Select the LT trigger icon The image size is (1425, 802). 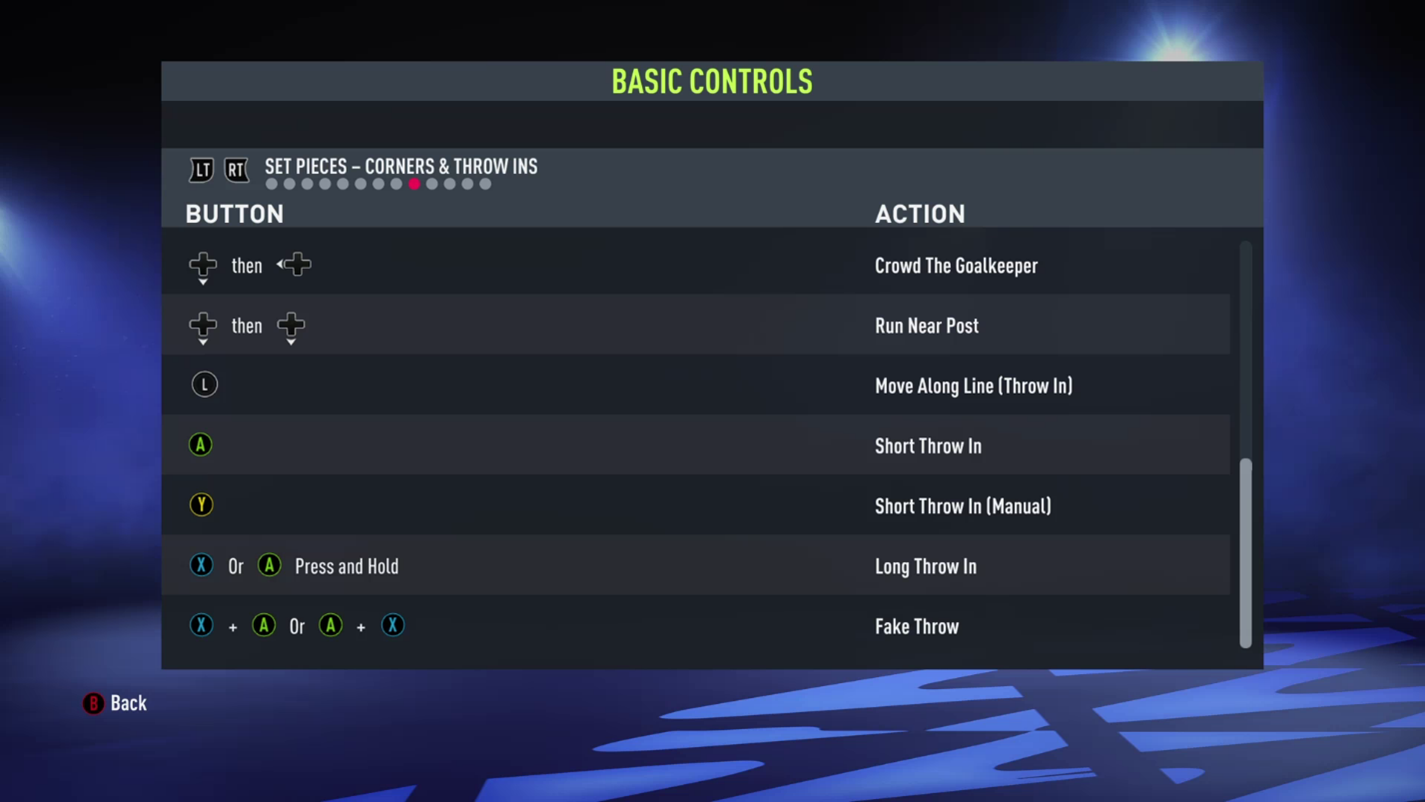[x=202, y=170]
